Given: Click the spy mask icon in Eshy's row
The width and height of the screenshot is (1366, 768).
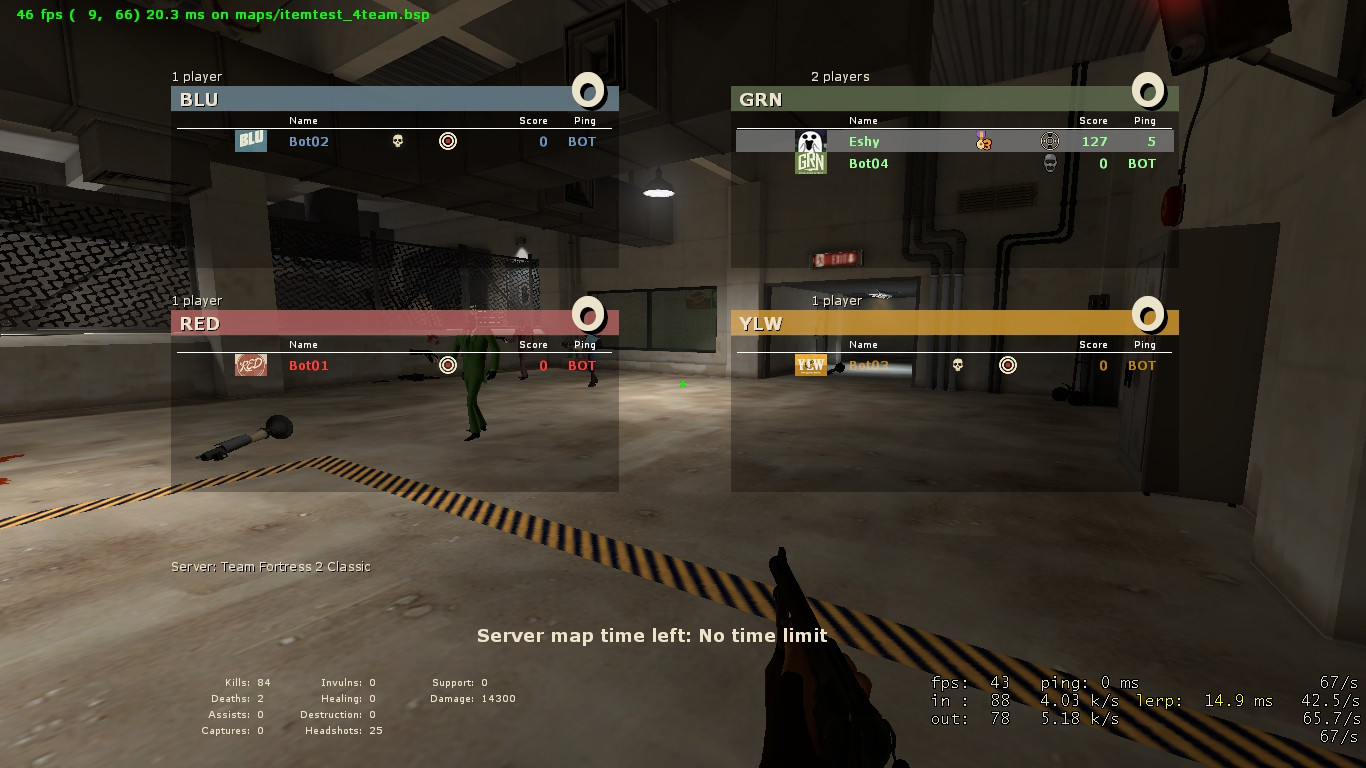Looking at the screenshot, I should pyautogui.click(x=1048, y=141).
